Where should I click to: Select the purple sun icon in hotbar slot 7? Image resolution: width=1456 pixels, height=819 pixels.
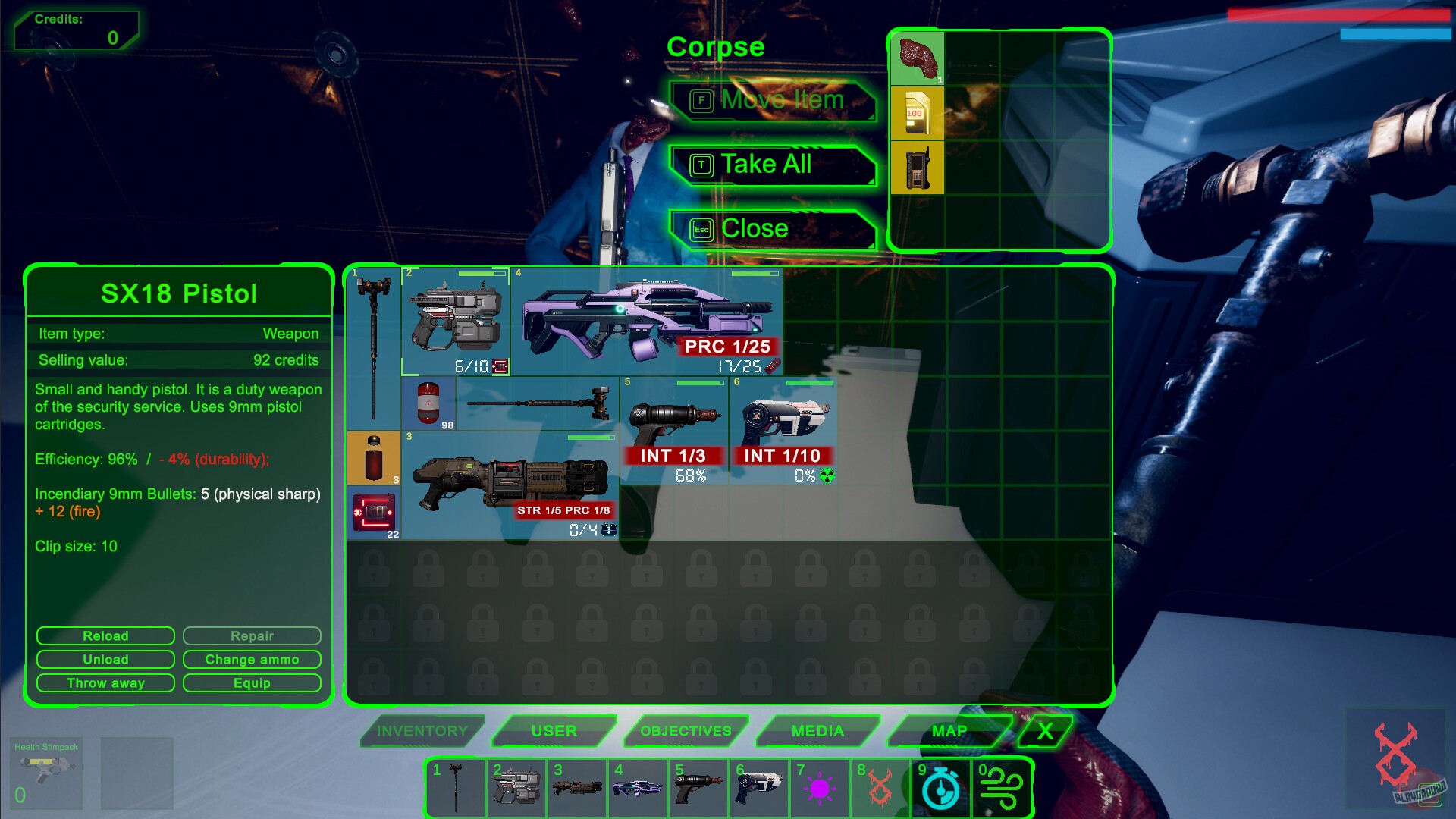click(x=819, y=789)
